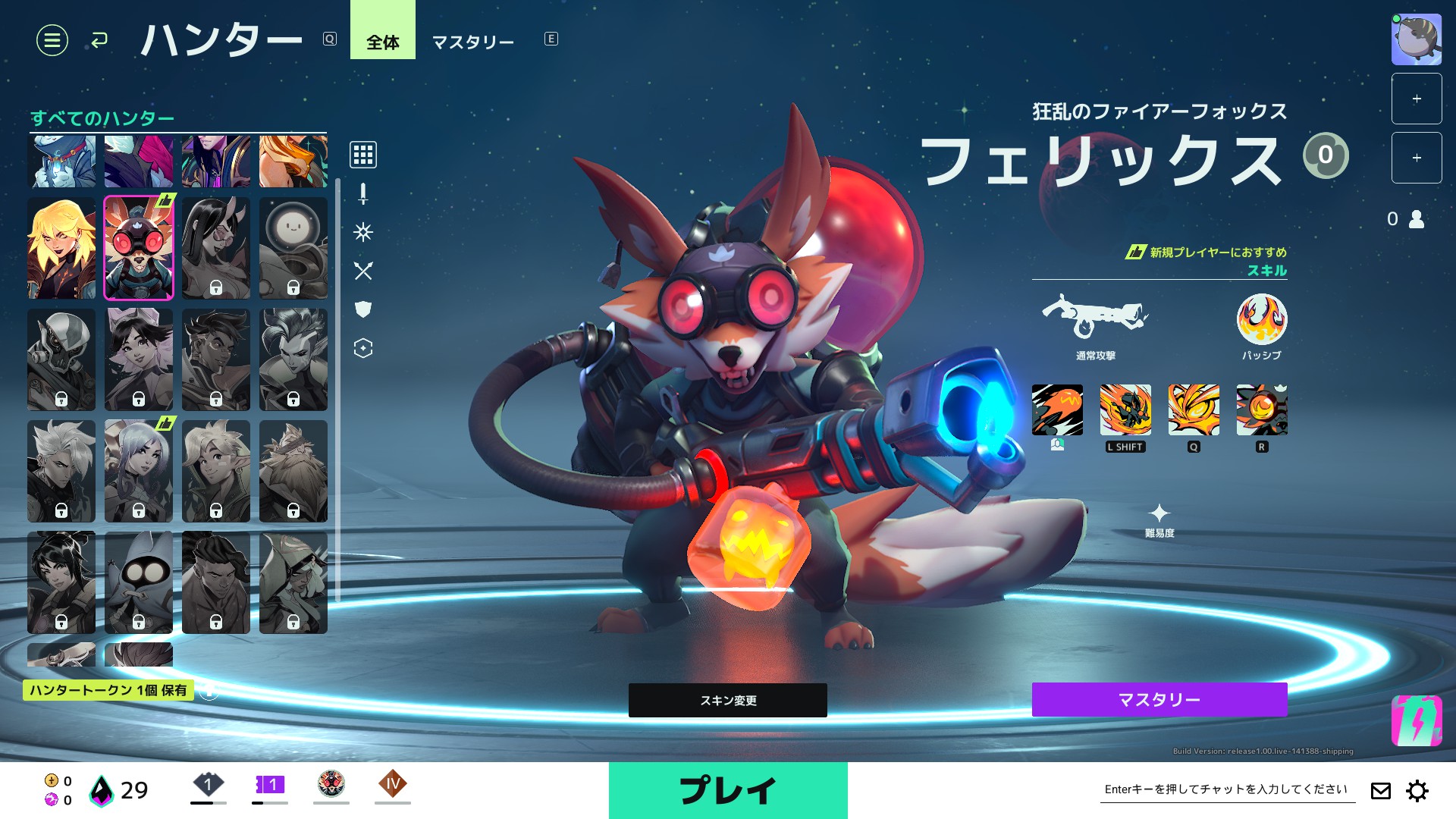Open the hamburger main menu

click(52, 40)
